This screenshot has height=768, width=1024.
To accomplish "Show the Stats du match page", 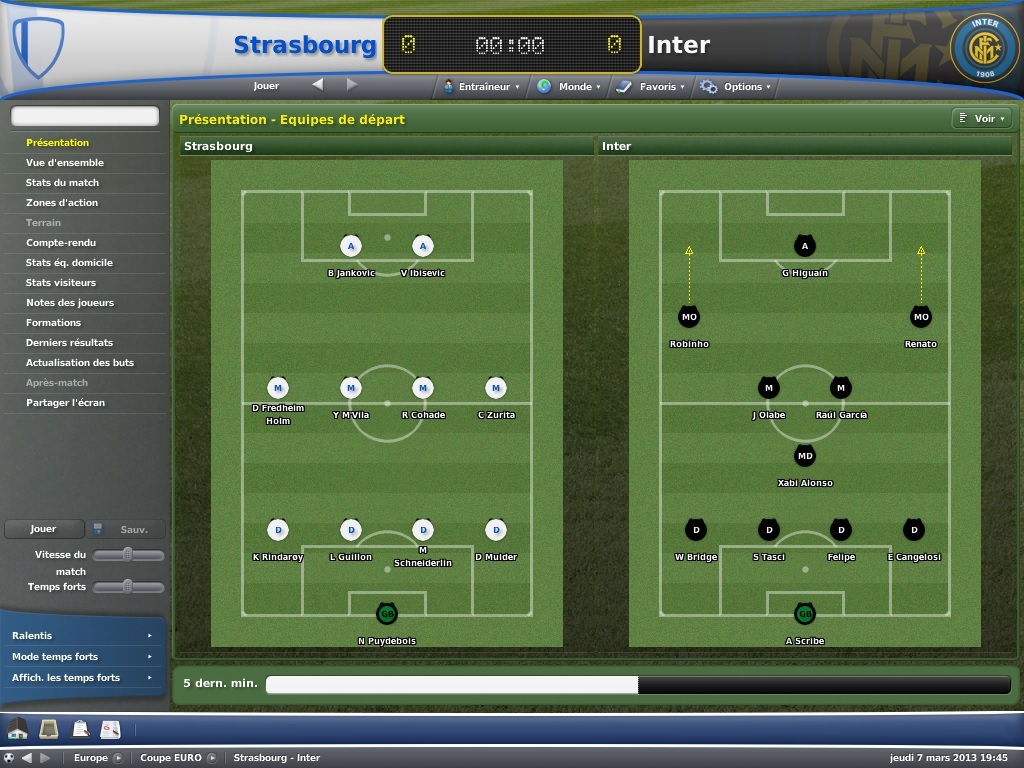I will coord(62,183).
